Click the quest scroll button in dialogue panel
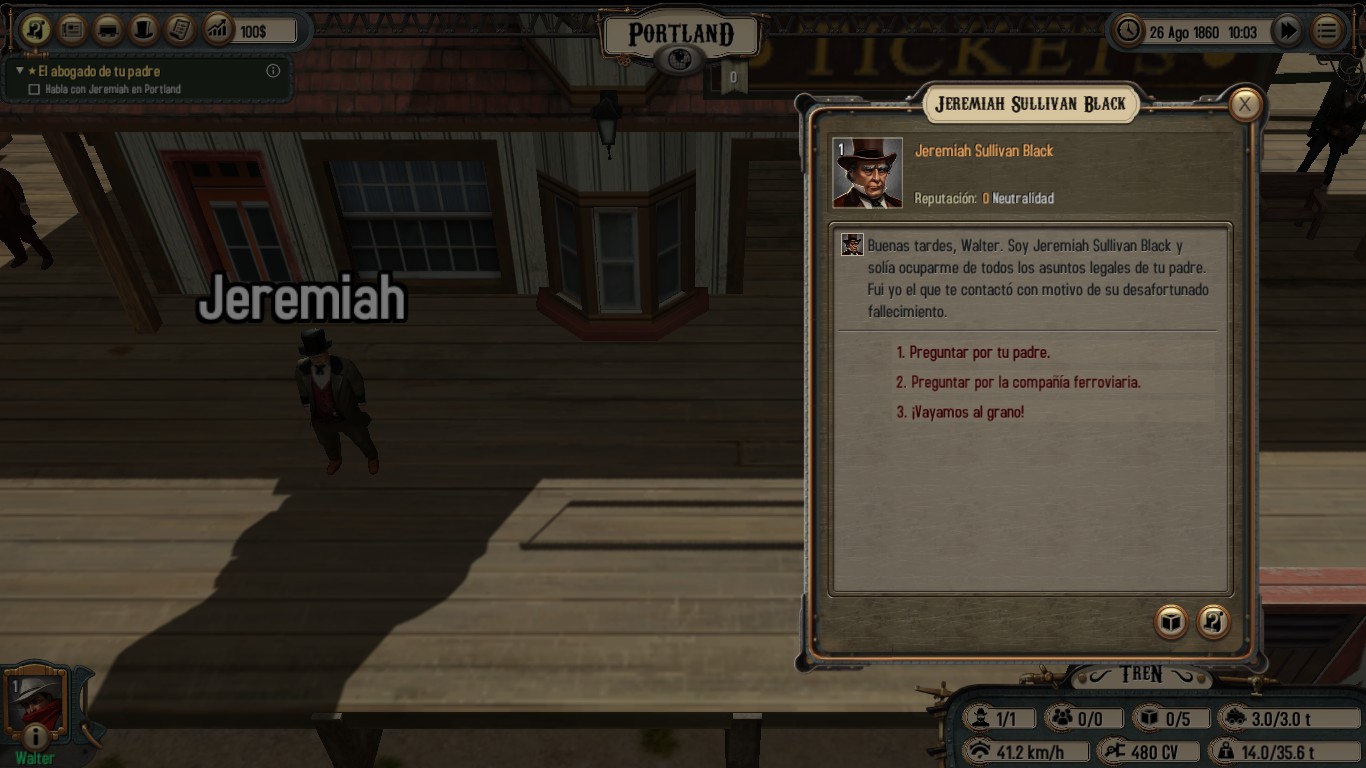 [1214, 622]
